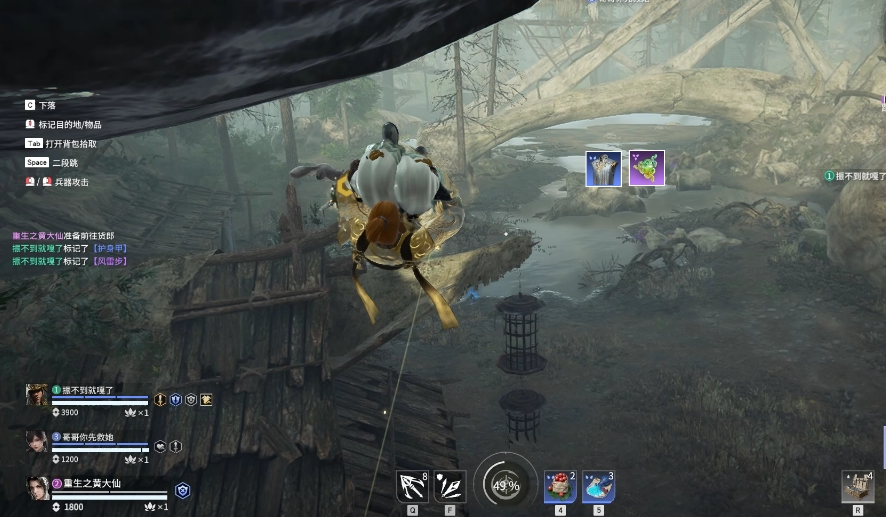Select the marked blue body armor item

(x=603, y=168)
